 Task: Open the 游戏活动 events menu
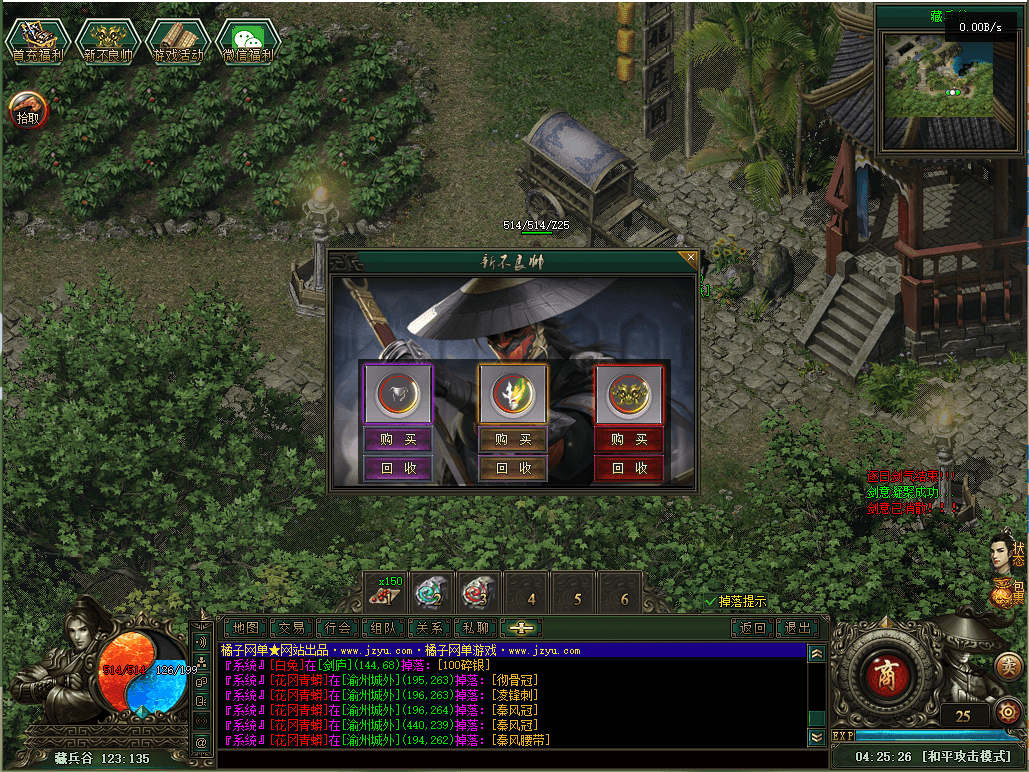[177, 41]
